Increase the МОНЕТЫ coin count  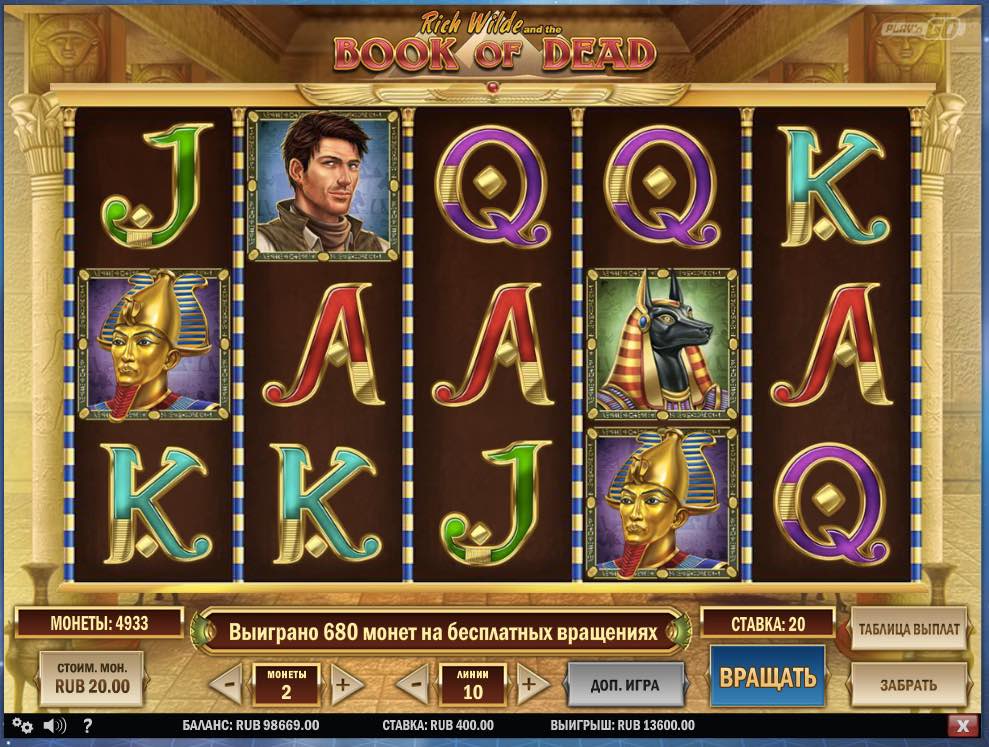click(343, 685)
